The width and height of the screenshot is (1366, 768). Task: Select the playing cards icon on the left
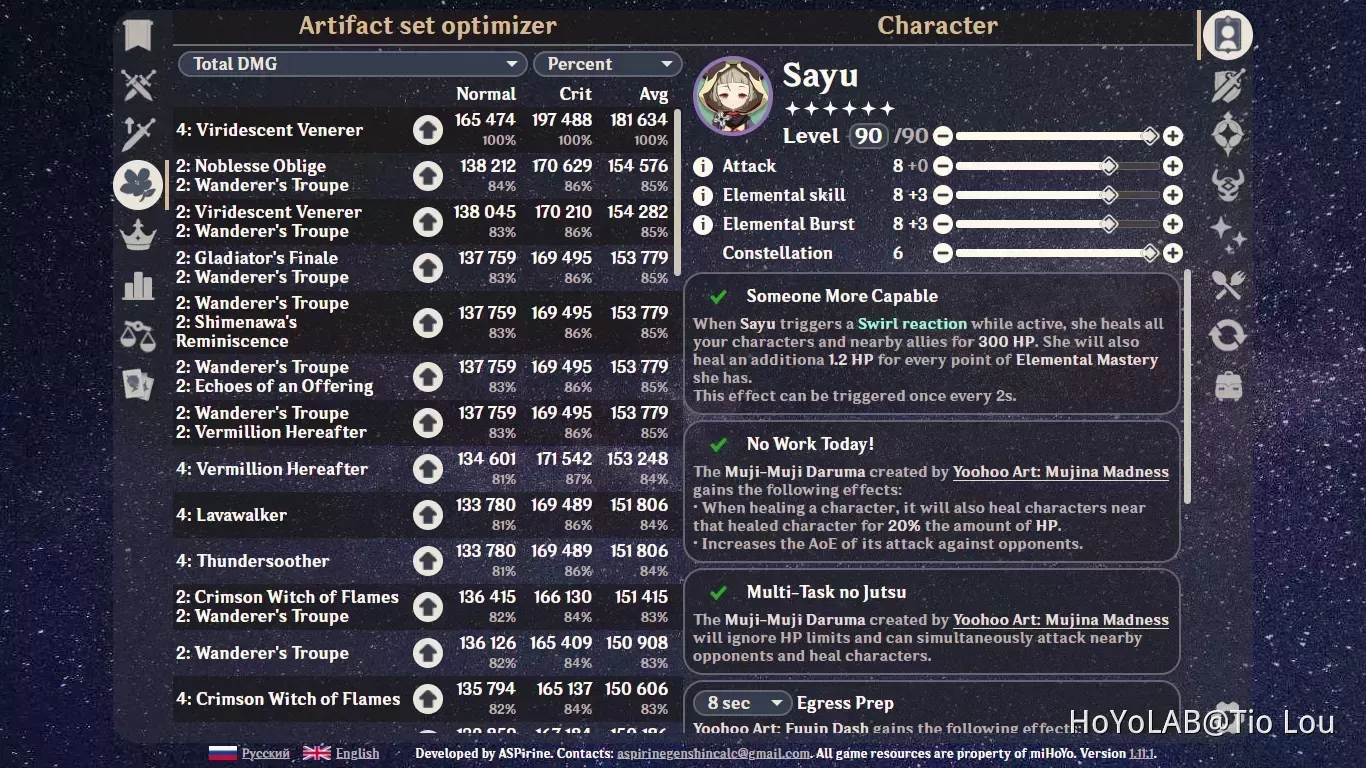coord(137,385)
